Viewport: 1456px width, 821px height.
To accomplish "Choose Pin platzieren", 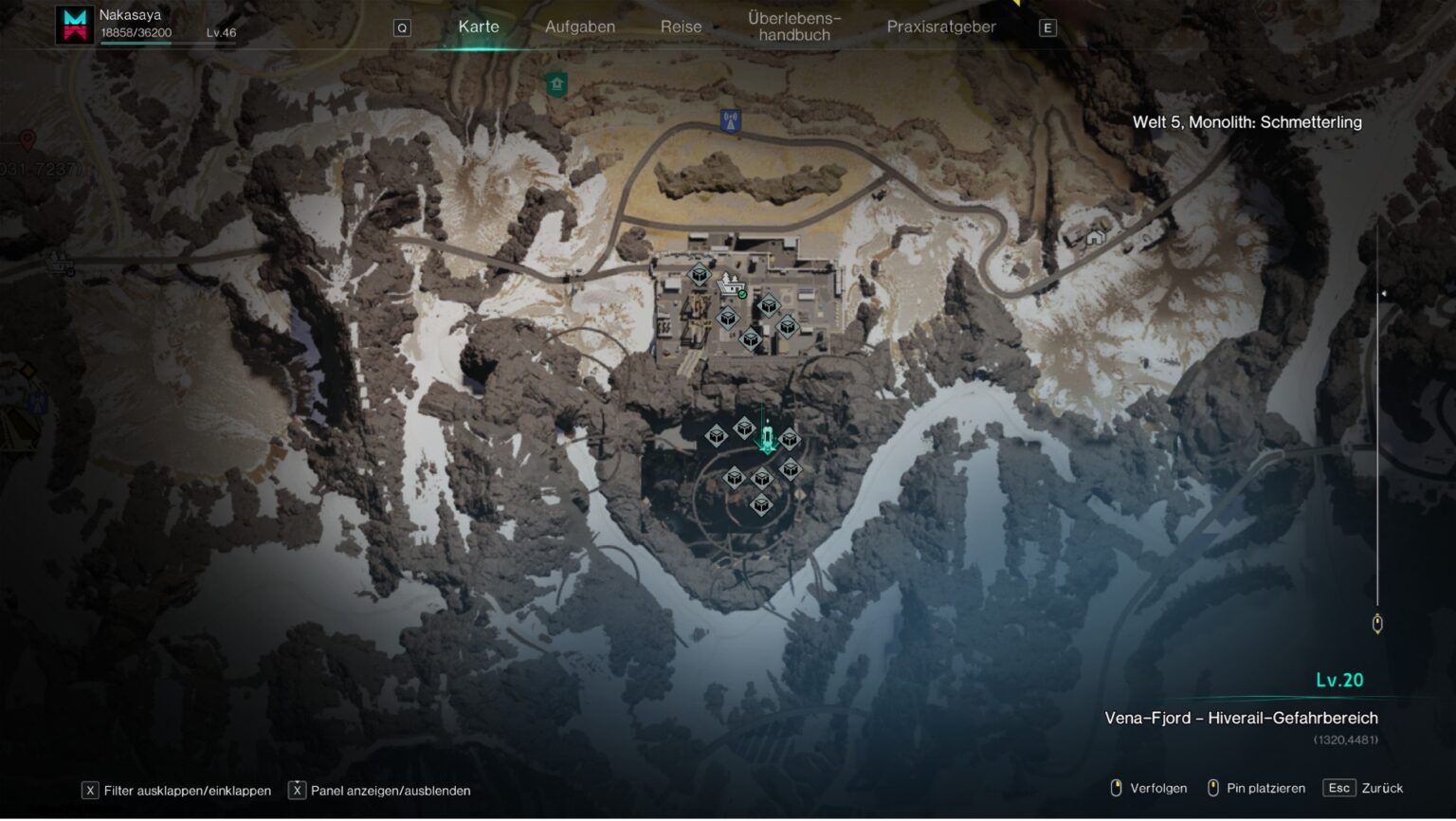I will tap(1256, 788).
